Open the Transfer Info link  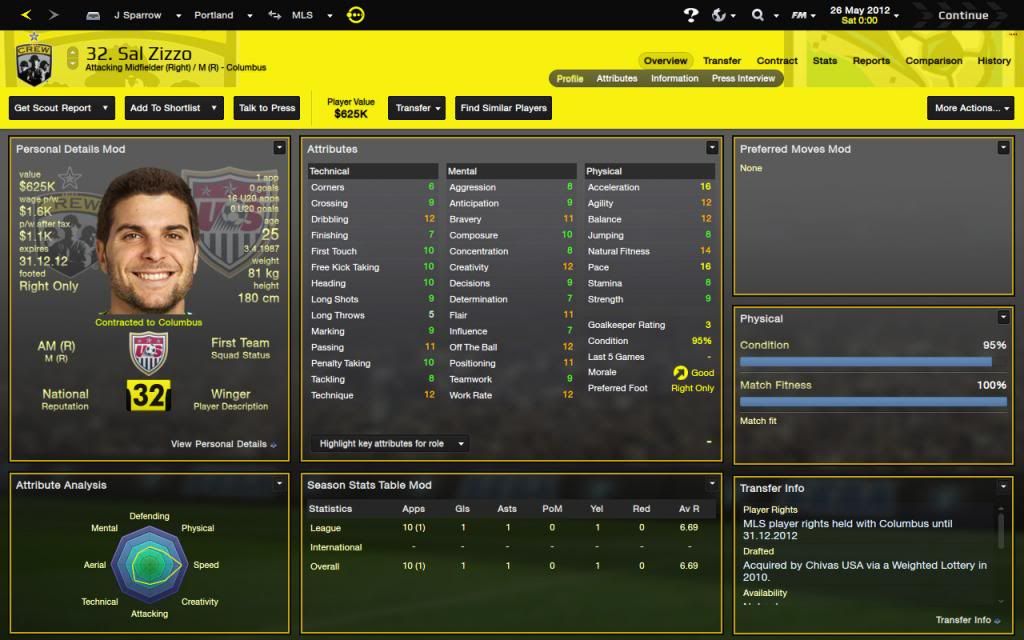pyautogui.click(x=967, y=620)
